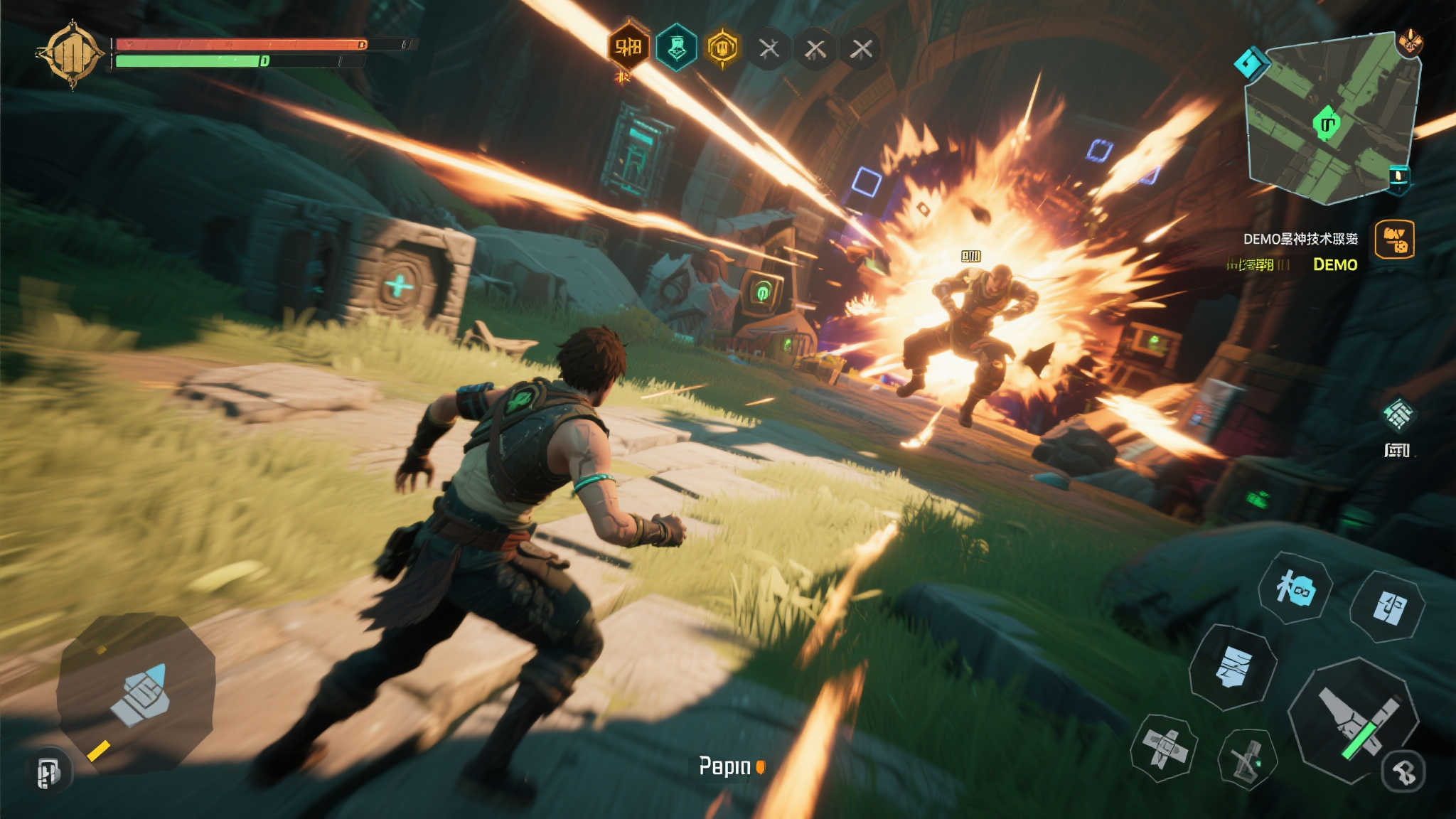Select the teal hexagon status icon

pos(675,48)
